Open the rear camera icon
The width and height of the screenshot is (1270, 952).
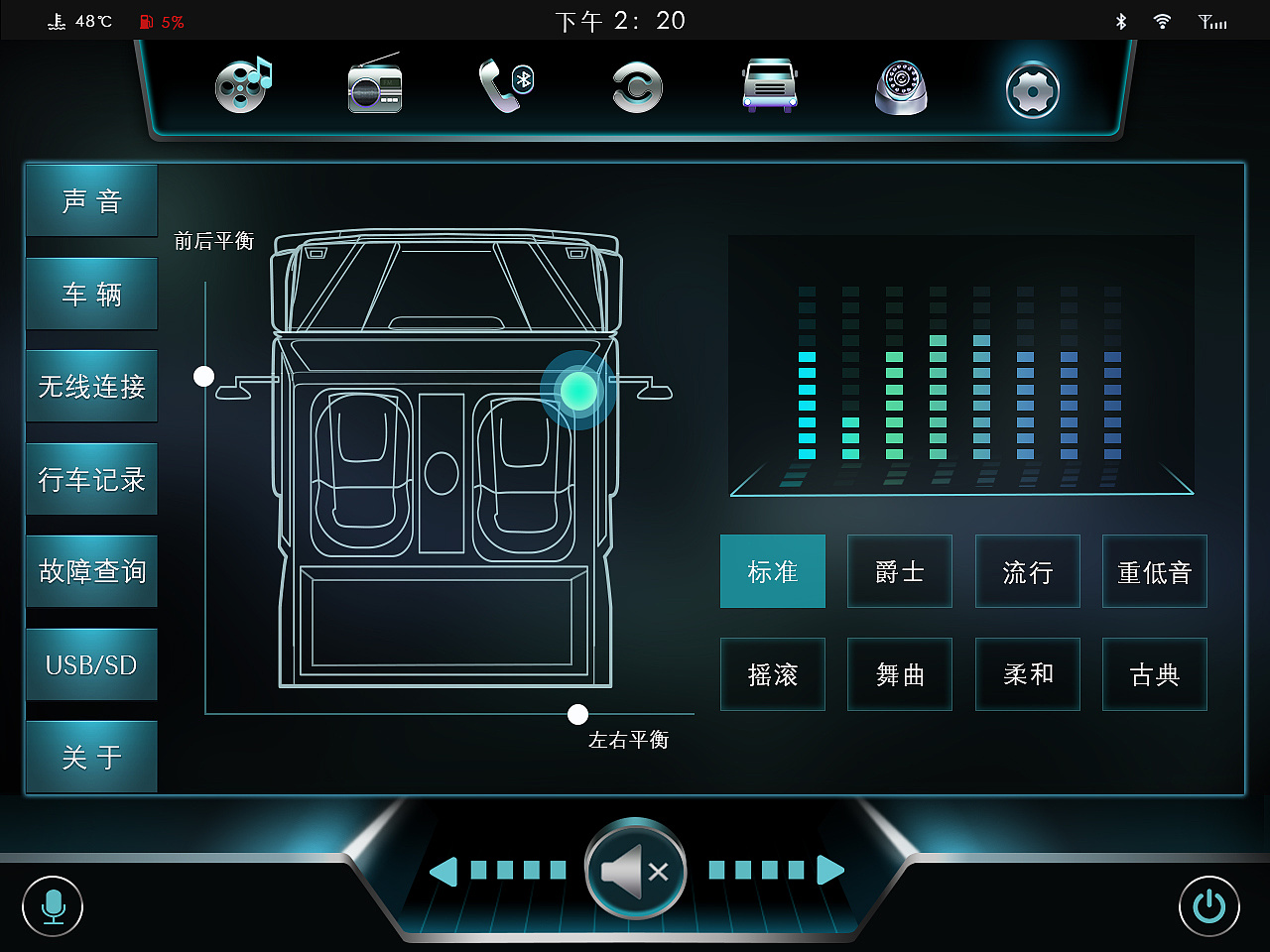900,89
